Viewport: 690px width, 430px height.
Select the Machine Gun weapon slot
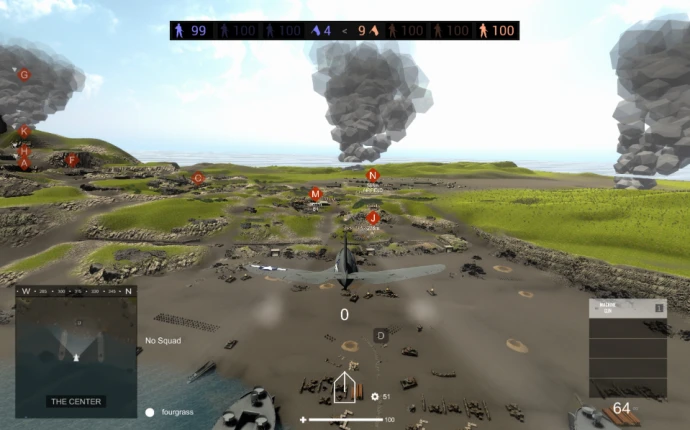click(x=627, y=308)
